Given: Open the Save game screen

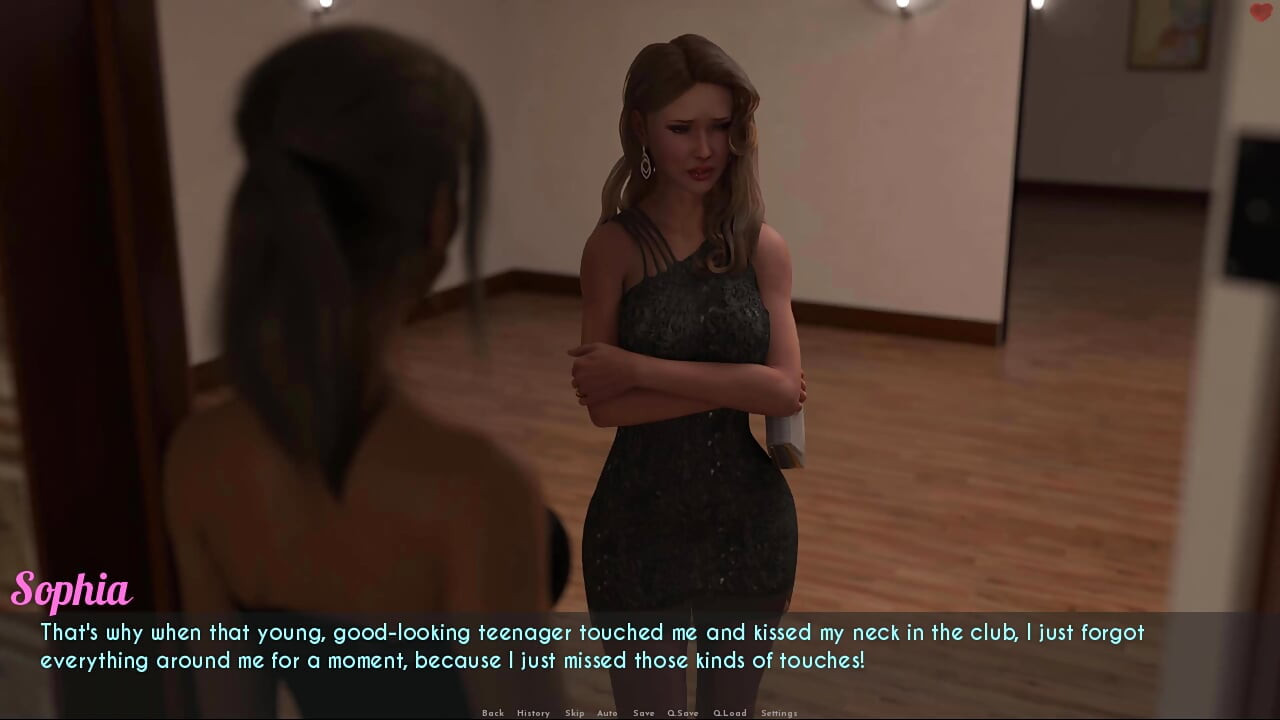Looking at the screenshot, I should click(x=644, y=713).
